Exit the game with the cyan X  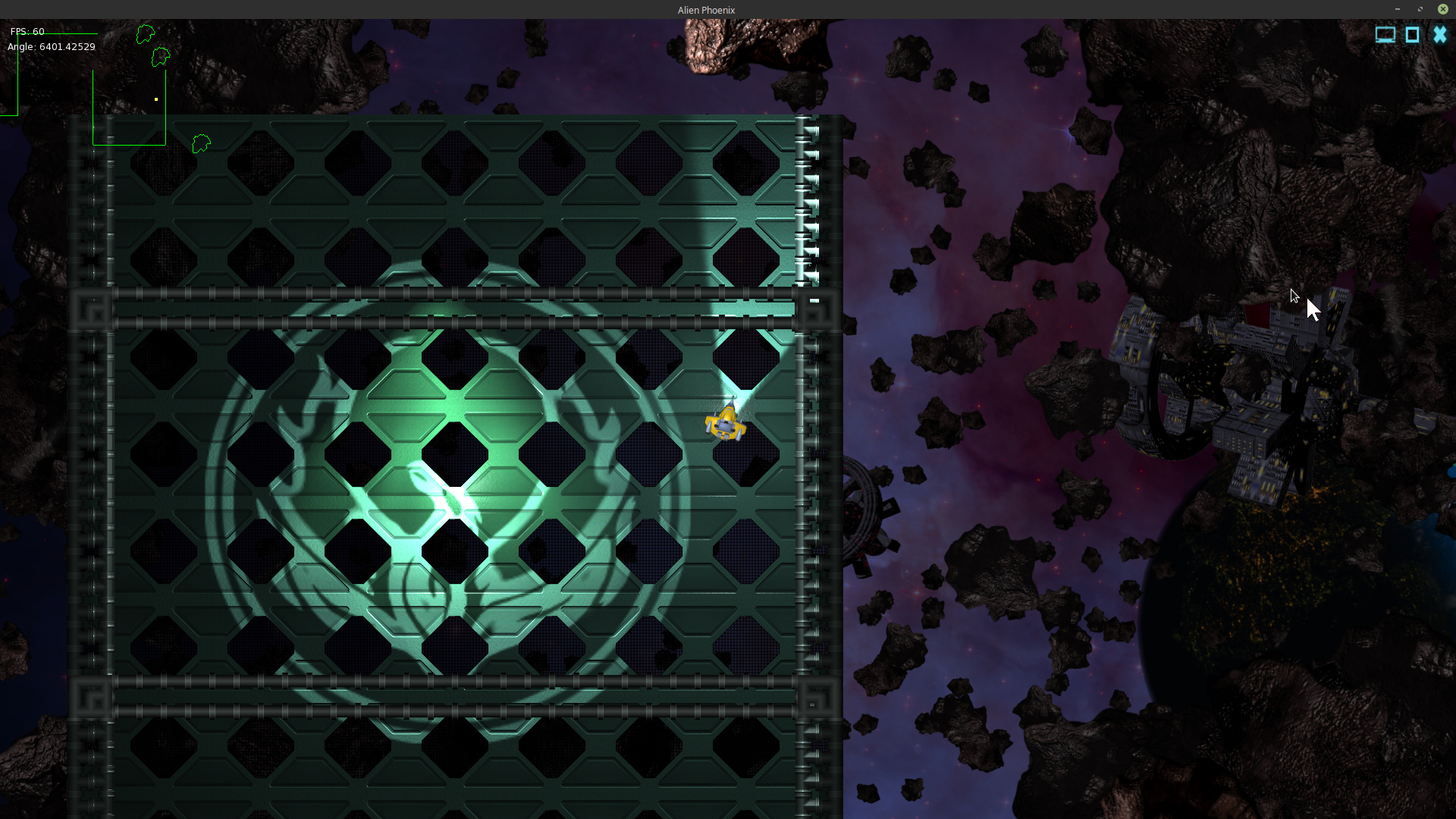pos(1439,35)
